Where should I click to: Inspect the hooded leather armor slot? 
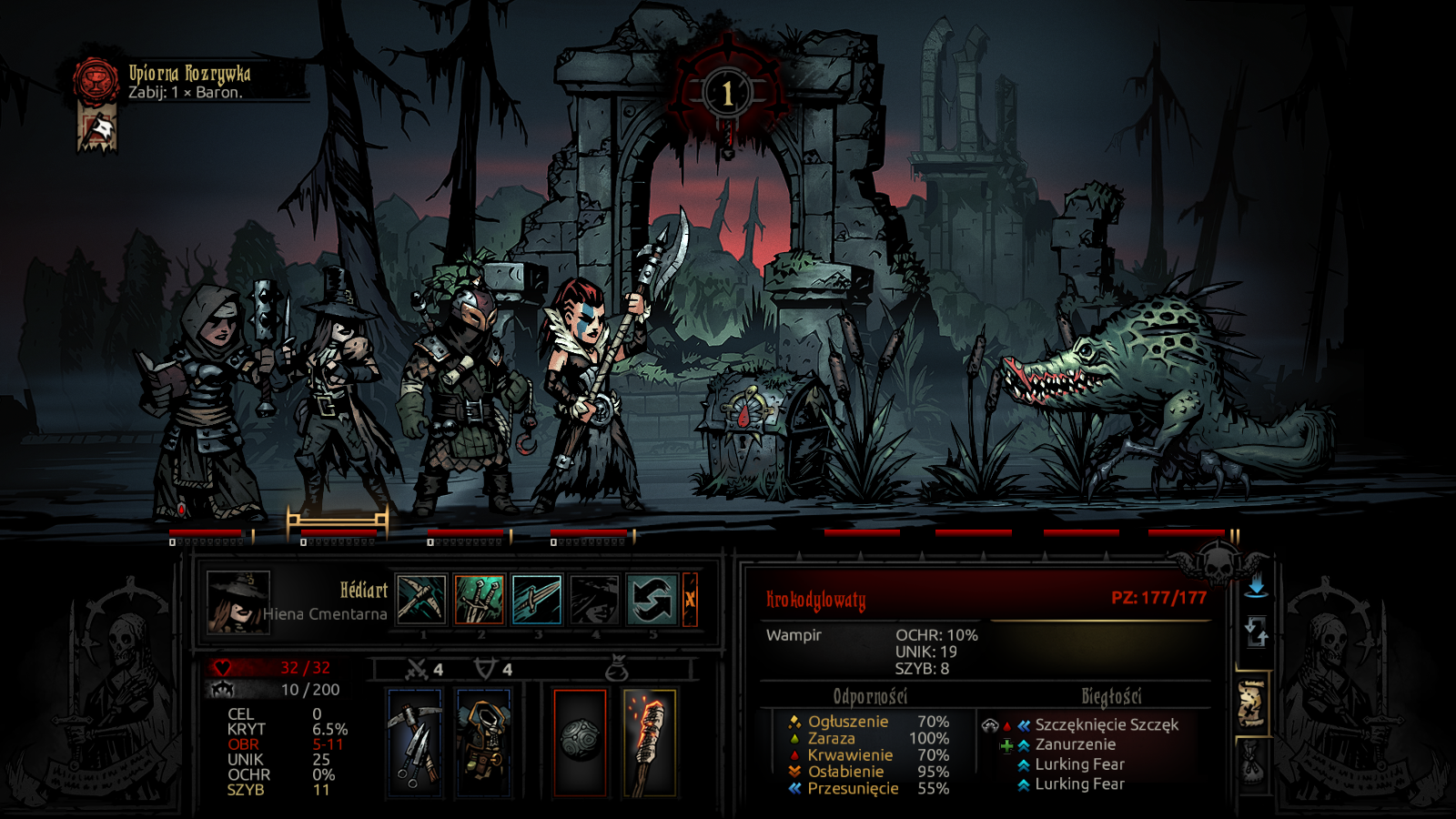pos(483,743)
